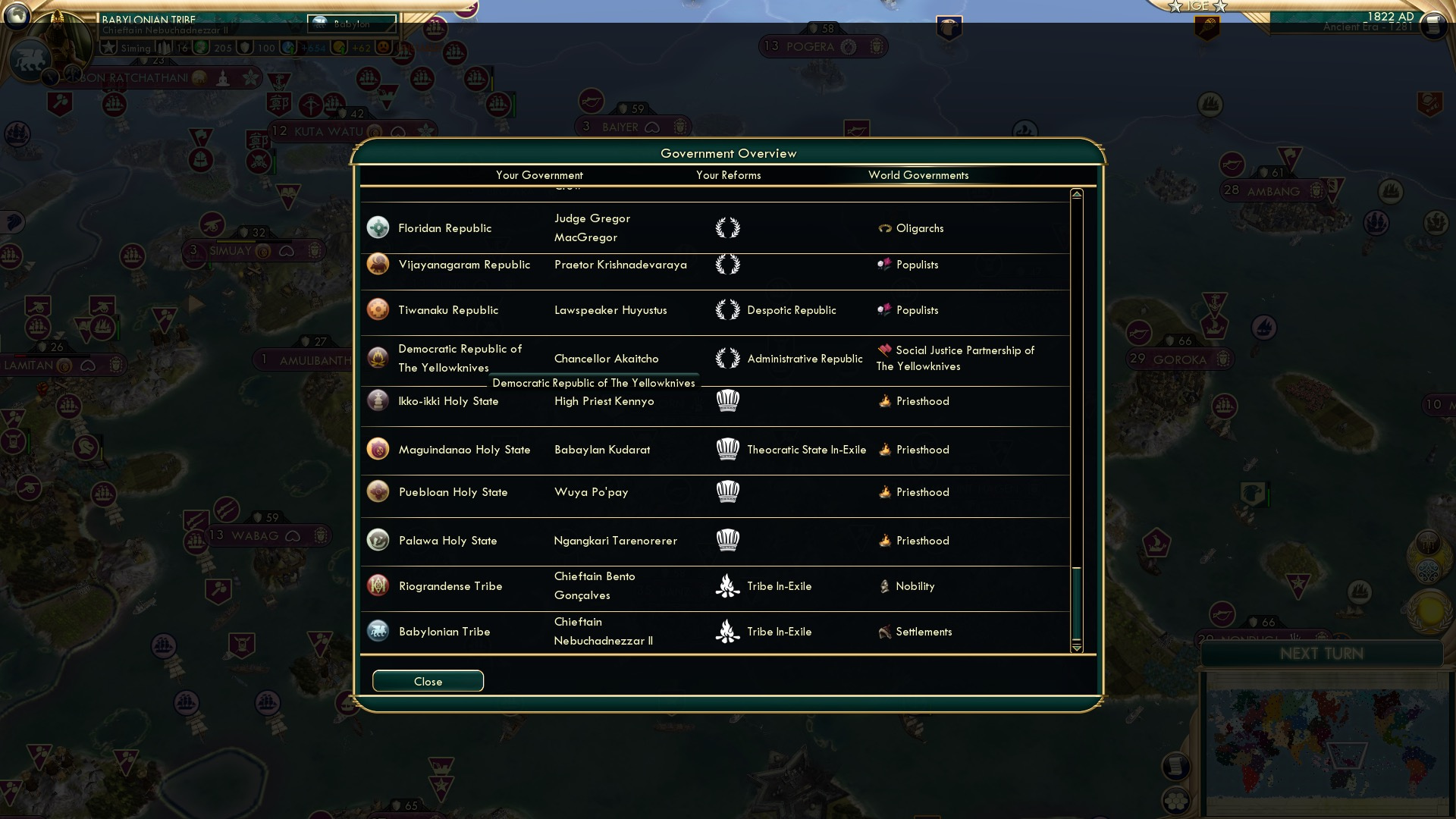Click the Palawa Holy State civilization icon
The height and width of the screenshot is (819, 1456).
378,540
